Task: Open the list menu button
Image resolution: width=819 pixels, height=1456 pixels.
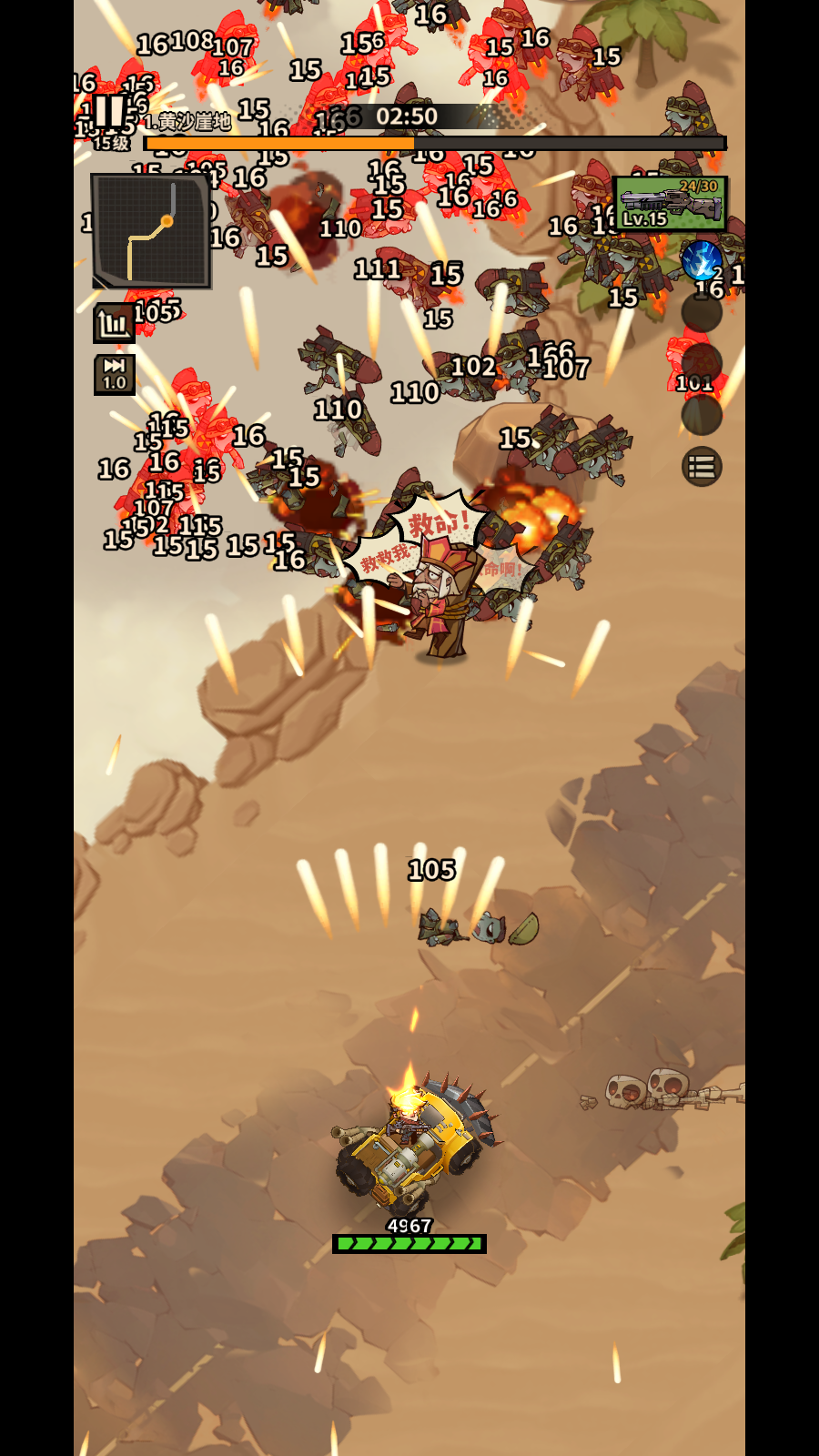Action: (x=702, y=468)
